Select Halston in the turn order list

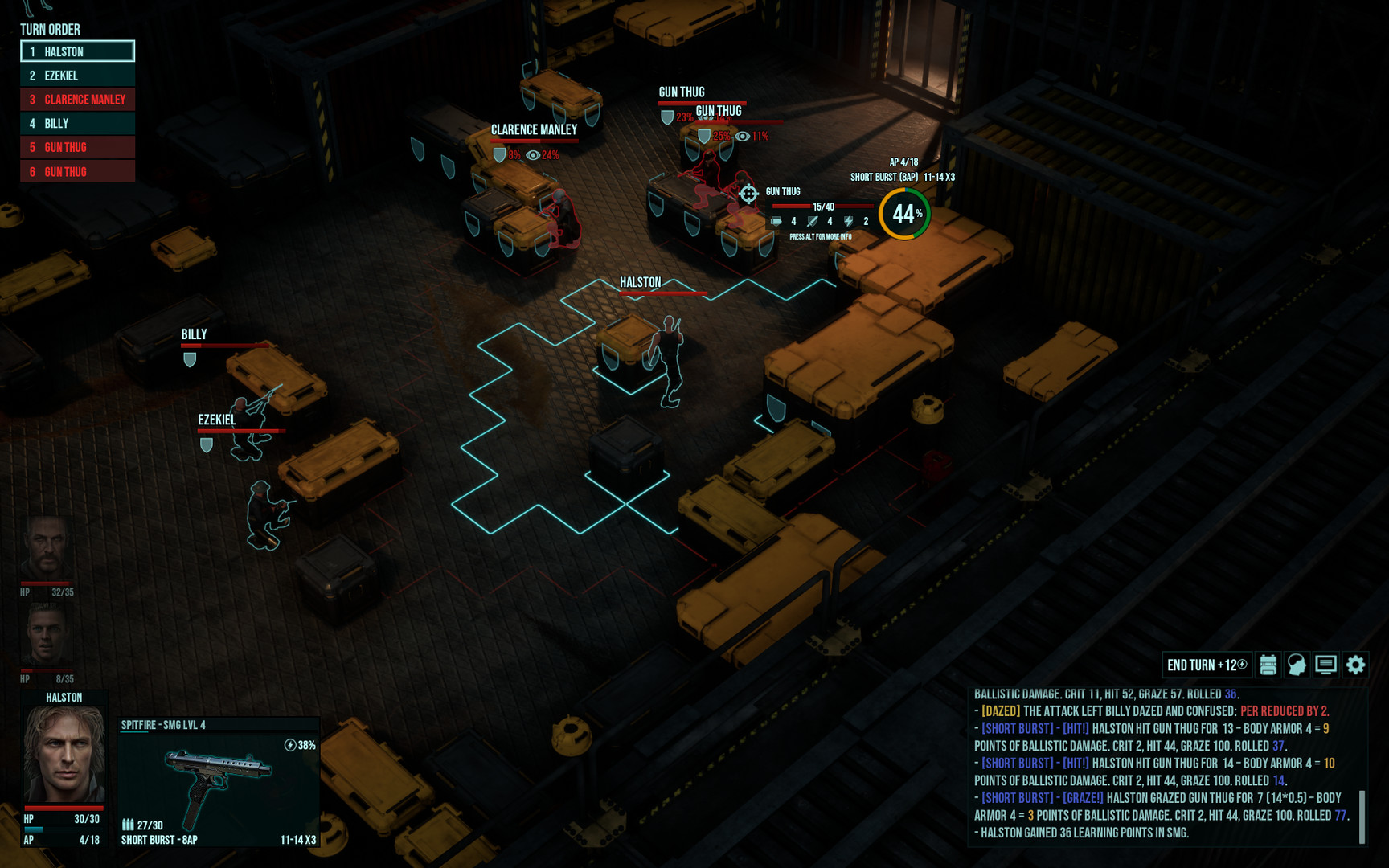(76, 51)
